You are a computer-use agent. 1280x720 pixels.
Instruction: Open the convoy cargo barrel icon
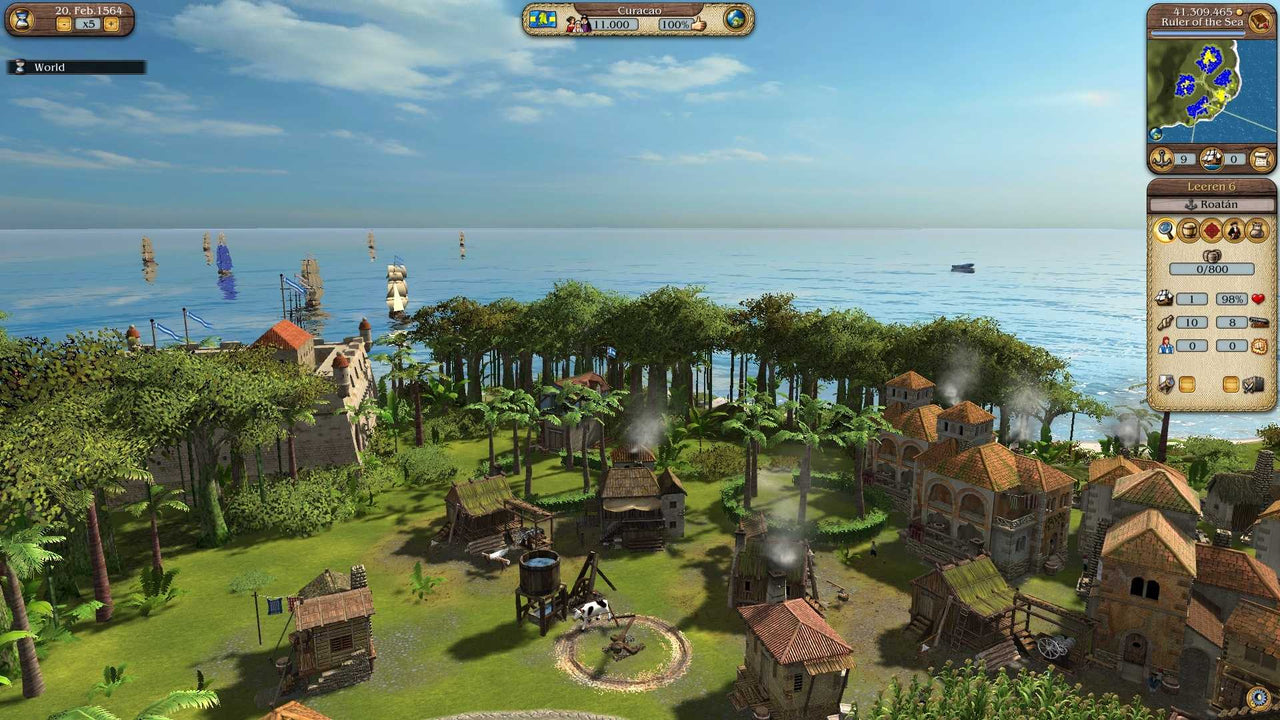tap(1188, 229)
